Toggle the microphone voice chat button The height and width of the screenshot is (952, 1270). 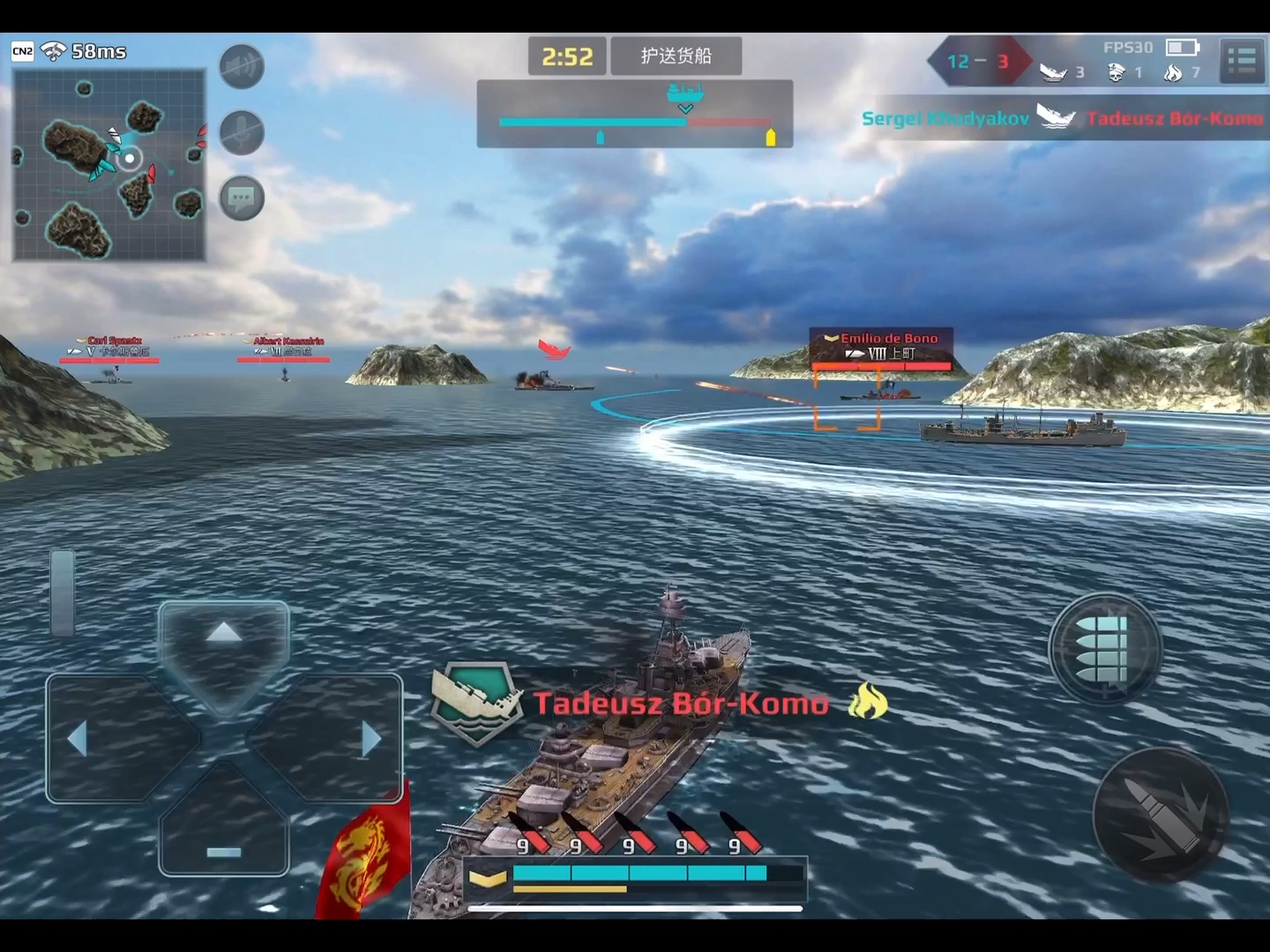tap(242, 133)
